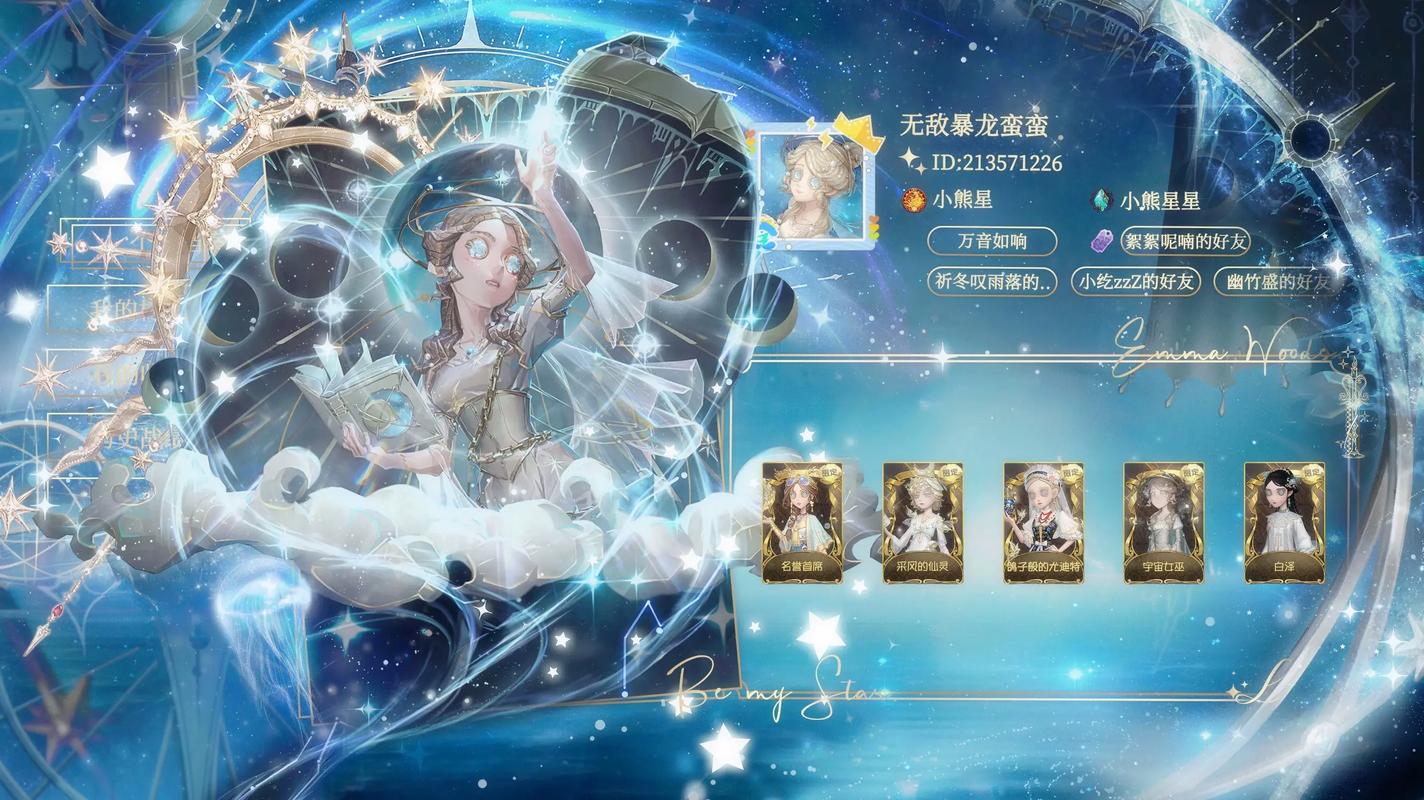Click the 万音如响 title tag
Image resolution: width=1424 pixels, height=800 pixels.
(x=992, y=241)
